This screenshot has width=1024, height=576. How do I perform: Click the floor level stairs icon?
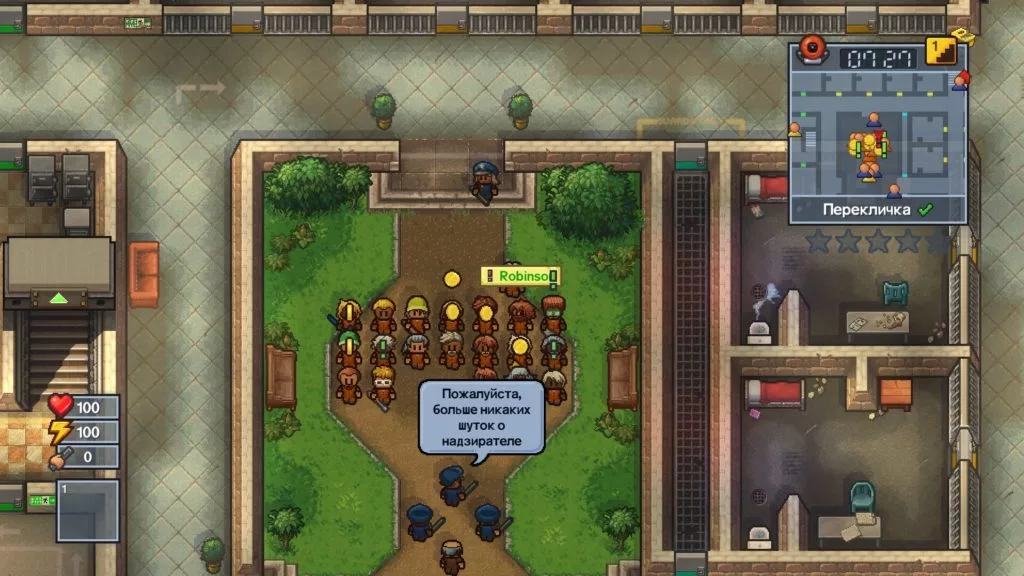point(937,51)
